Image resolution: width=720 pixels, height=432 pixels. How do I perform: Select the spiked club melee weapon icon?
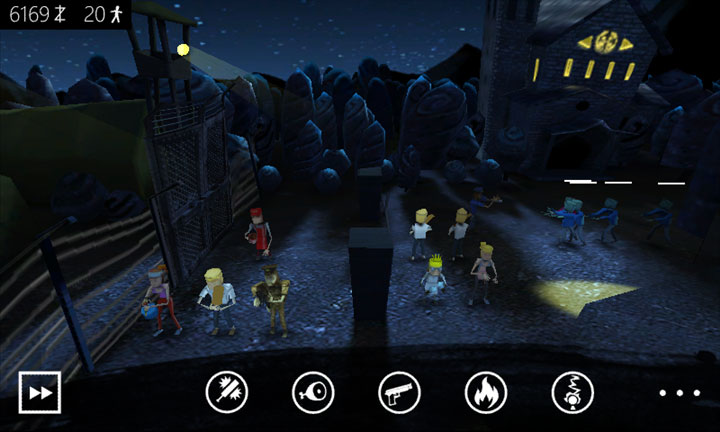tap(227, 392)
